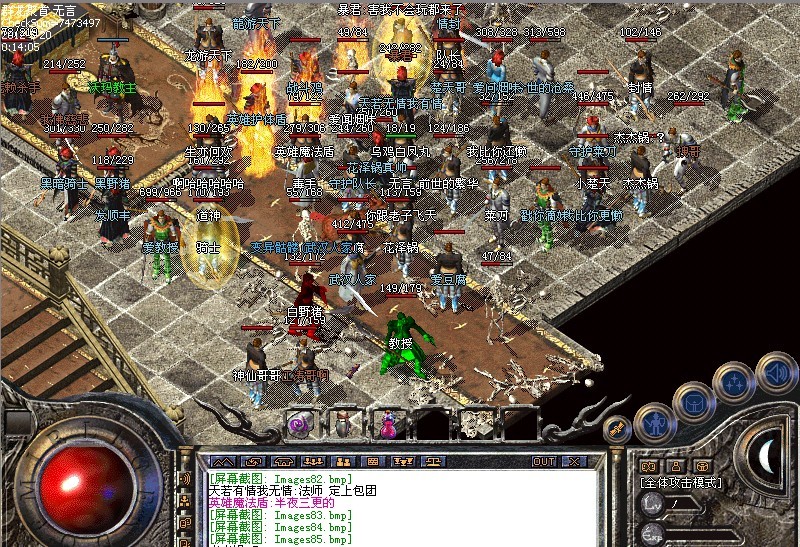Use the pink potion belt slot
800x547 pixels.
(387, 424)
